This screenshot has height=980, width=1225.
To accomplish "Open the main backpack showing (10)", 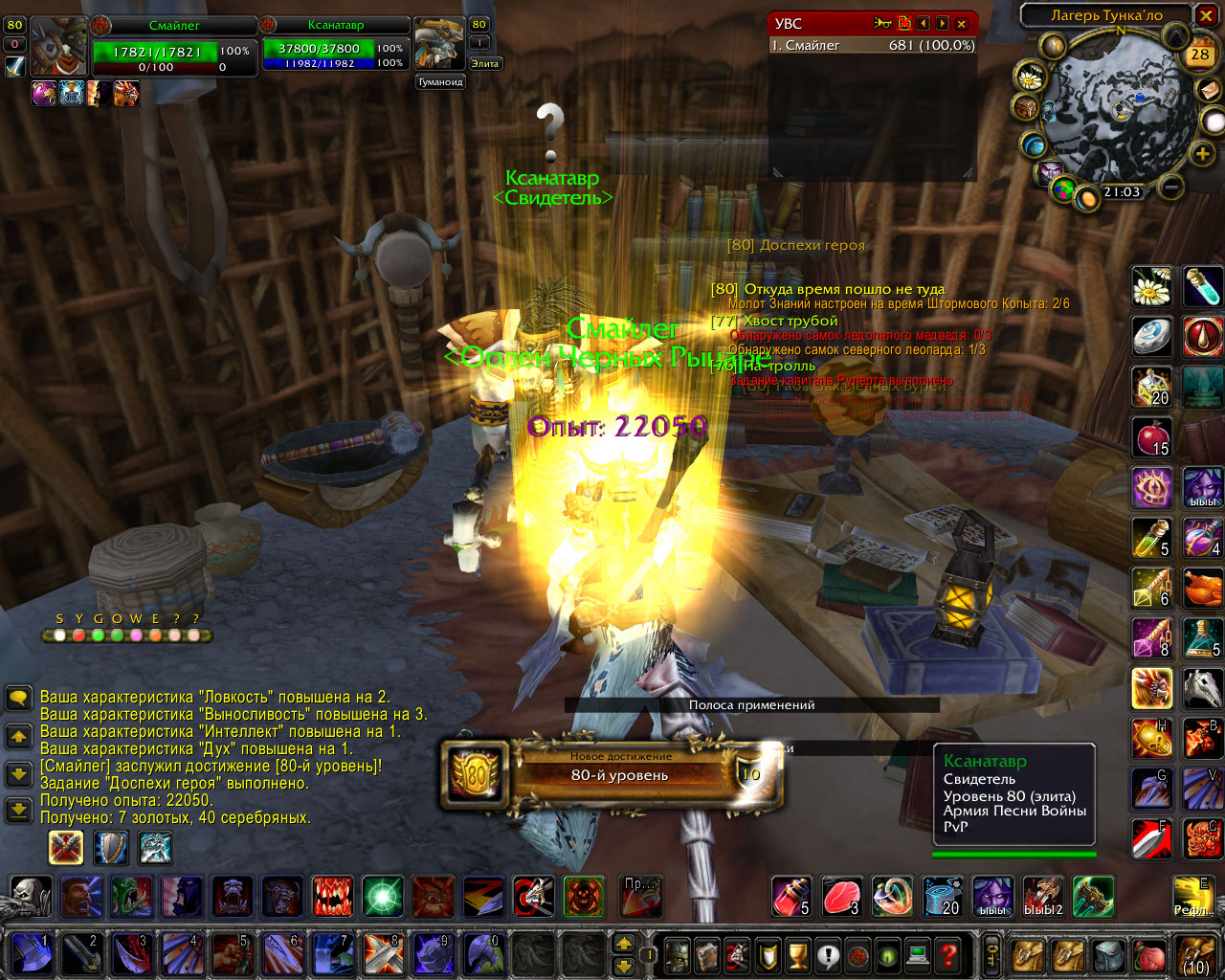I will pyautogui.click(x=1196, y=954).
